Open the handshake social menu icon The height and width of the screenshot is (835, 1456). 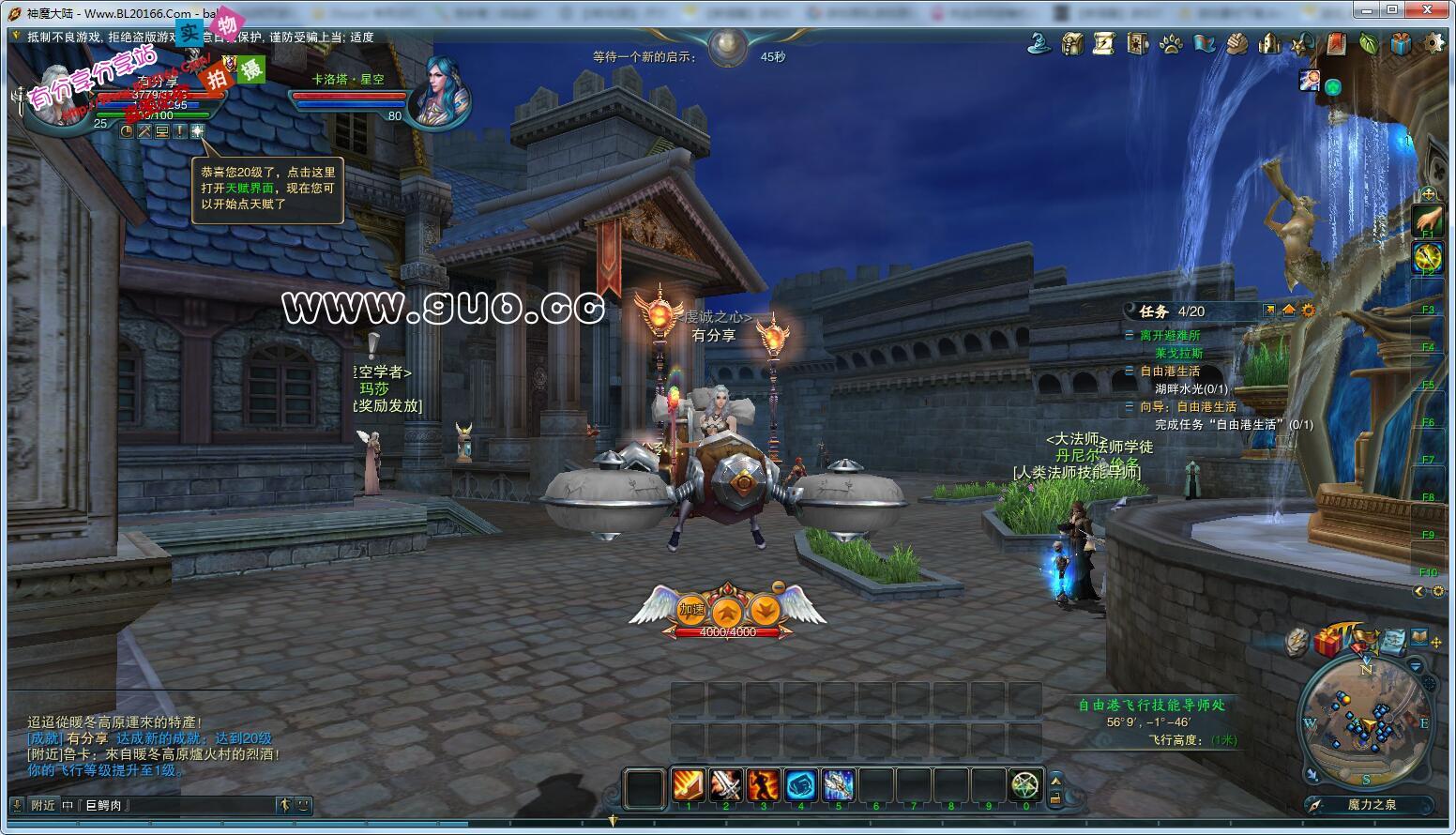click(1236, 43)
